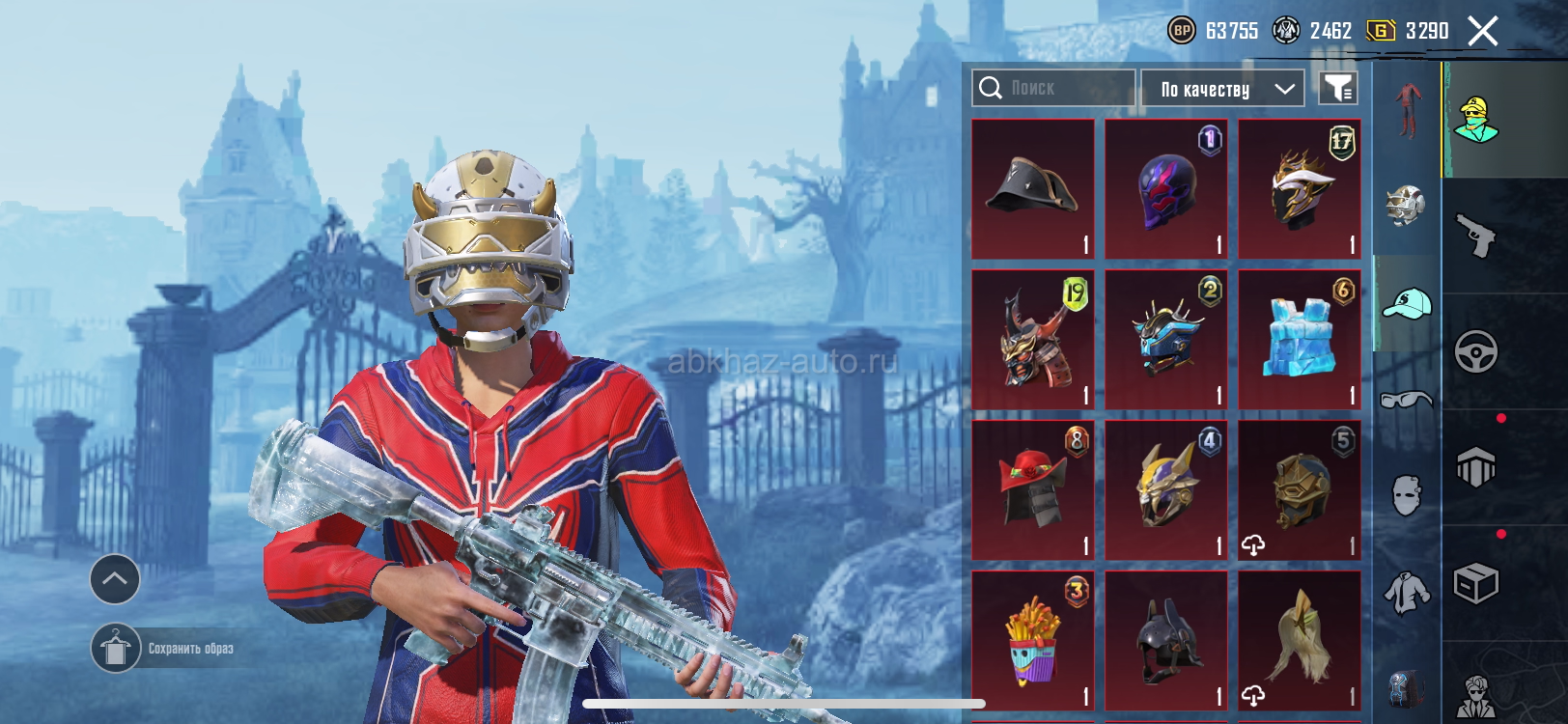Switch to the cap headwear category

pyautogui.click(x=1407, y=303)
